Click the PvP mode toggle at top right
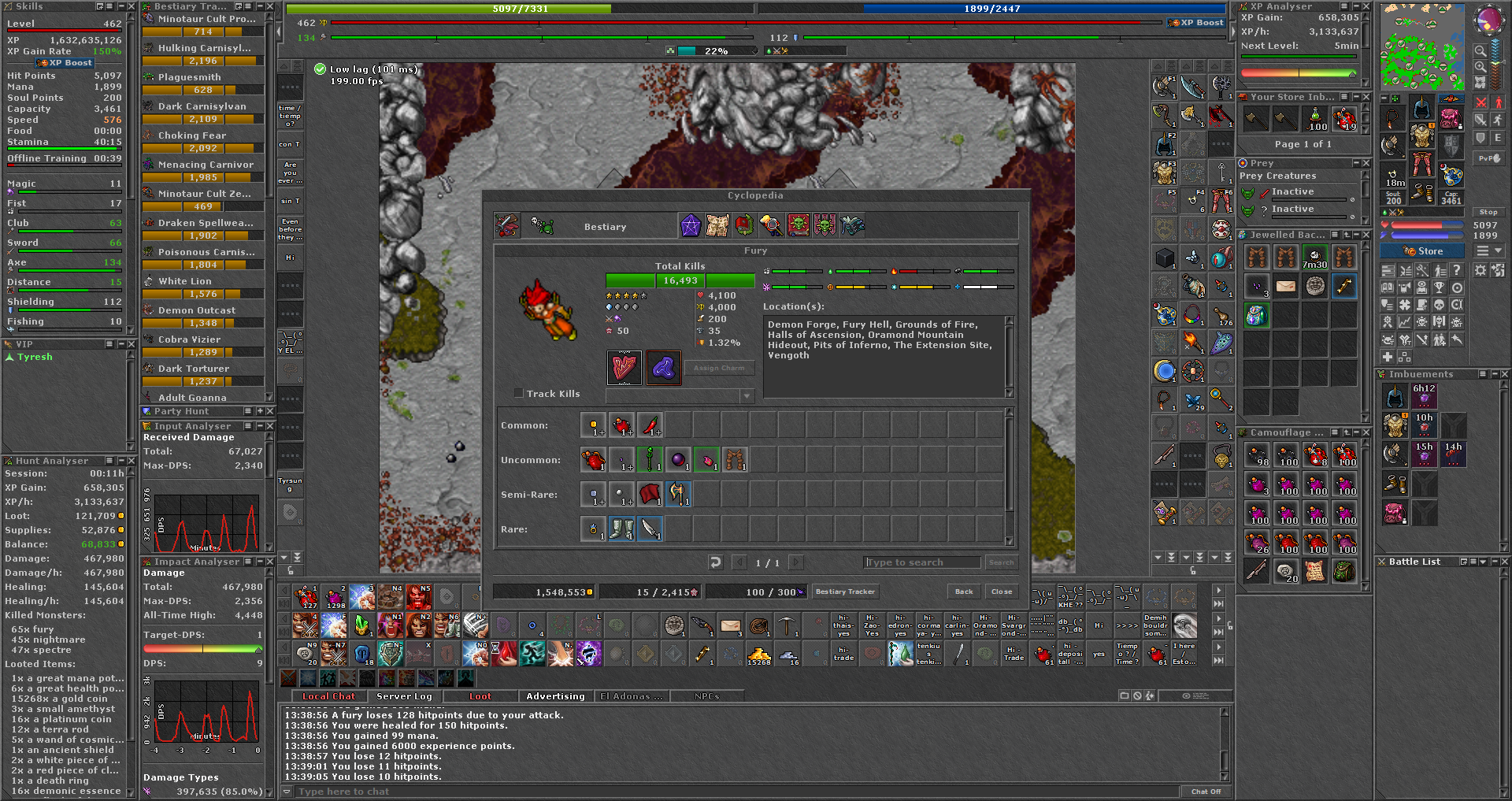This screenshot has width=1512, height=801. click(x=1491, y=158)
